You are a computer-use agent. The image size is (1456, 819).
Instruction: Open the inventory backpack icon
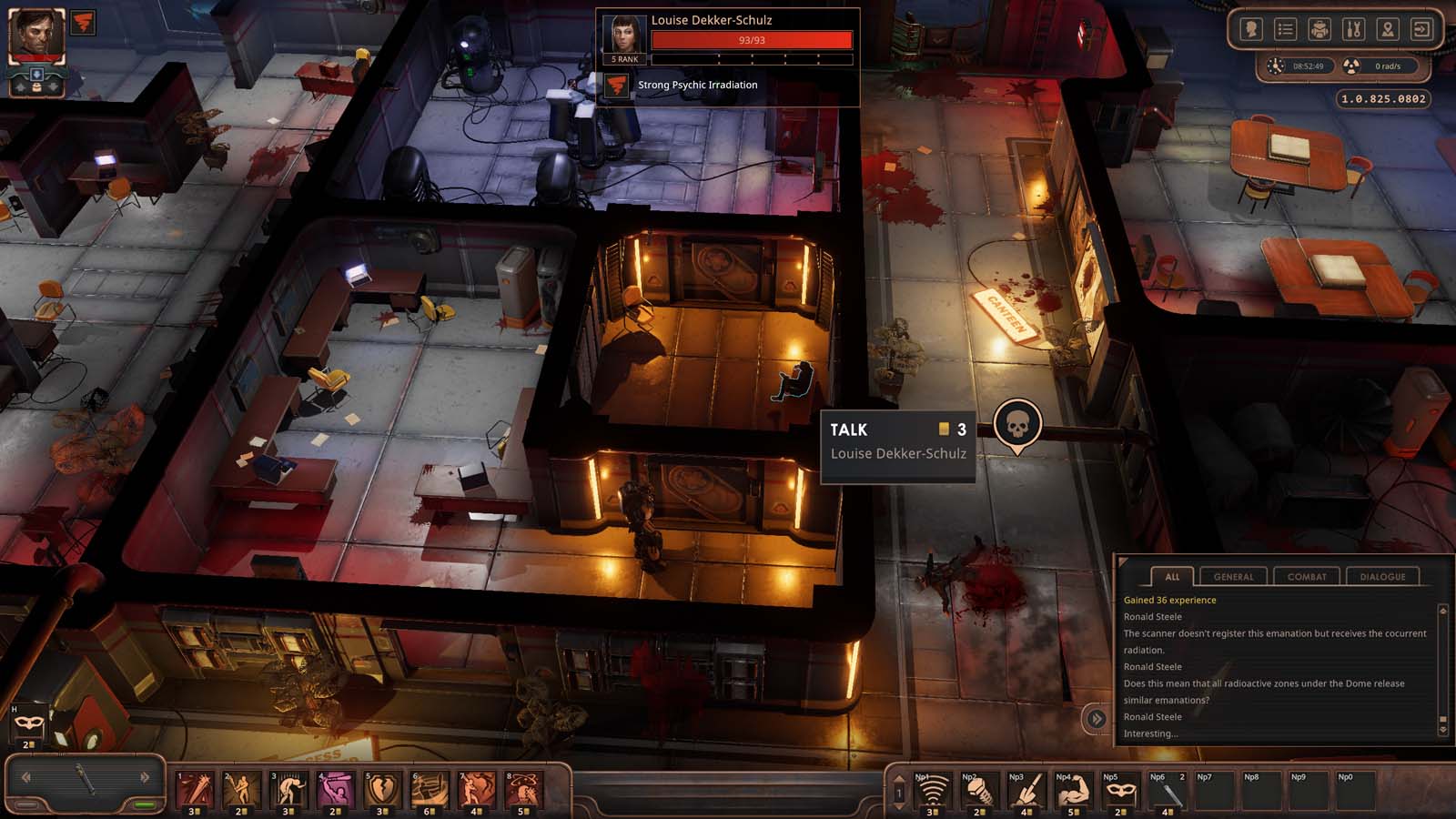[1322, 29]
